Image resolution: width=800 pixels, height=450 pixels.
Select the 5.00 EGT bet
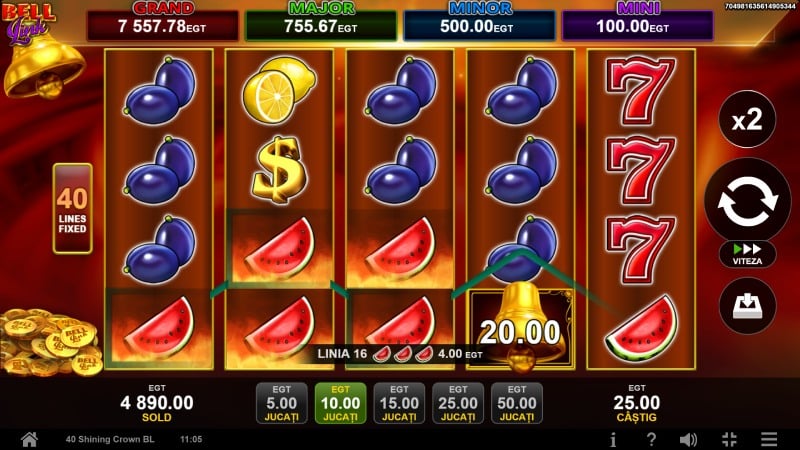click(x=275, y=403)
